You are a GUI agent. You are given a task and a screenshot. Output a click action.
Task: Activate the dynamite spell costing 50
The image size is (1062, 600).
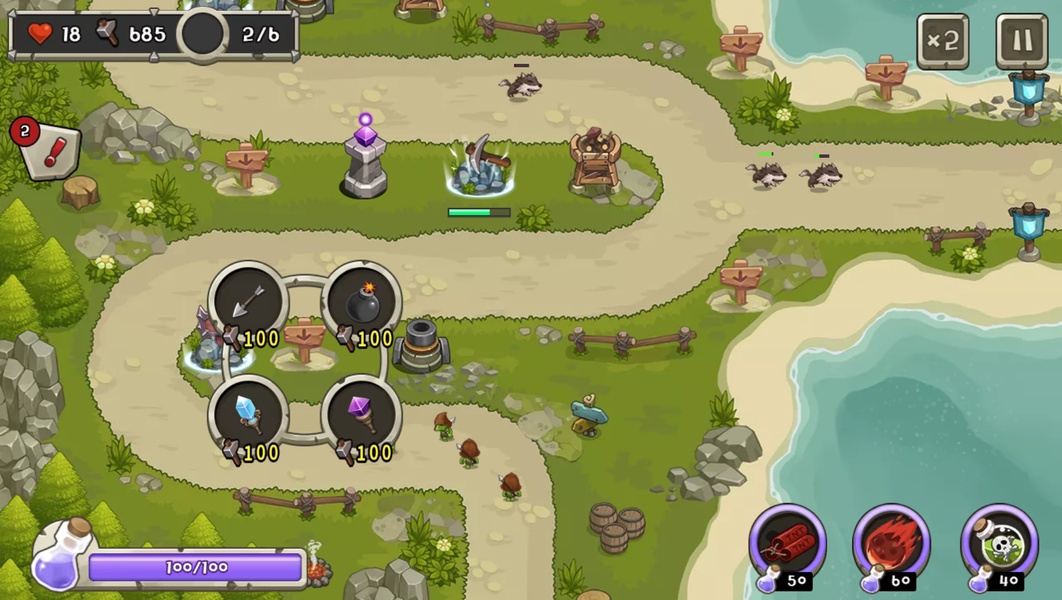click(788, 544)
